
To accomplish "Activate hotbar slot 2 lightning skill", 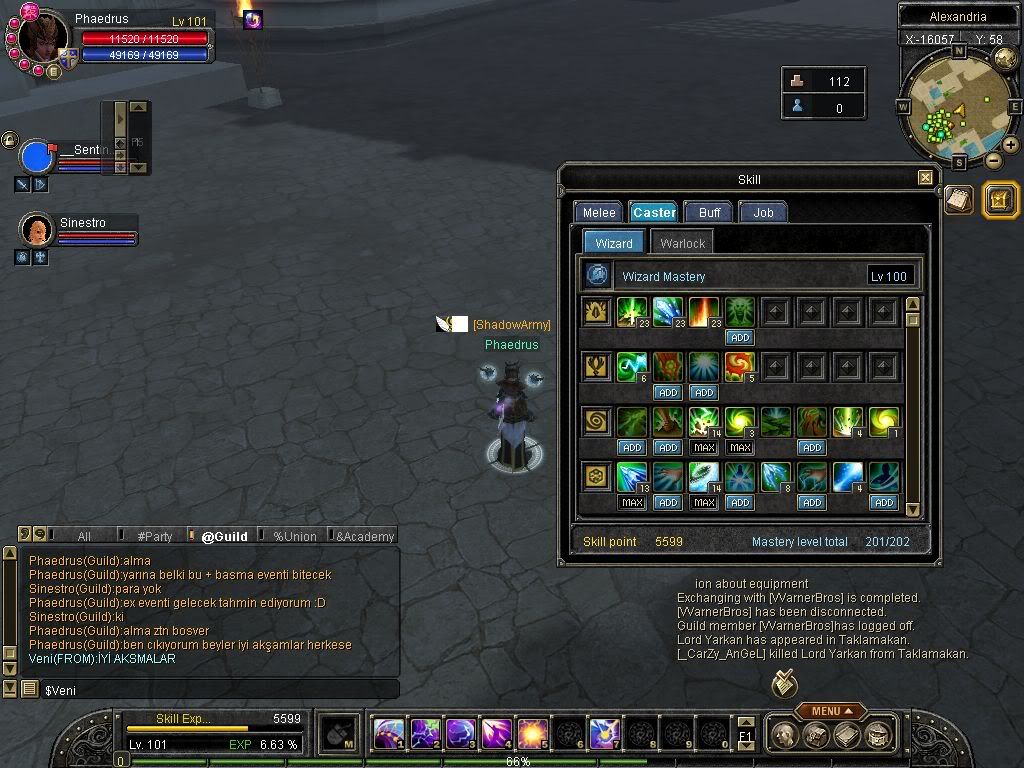I will [x=424, y=734].
